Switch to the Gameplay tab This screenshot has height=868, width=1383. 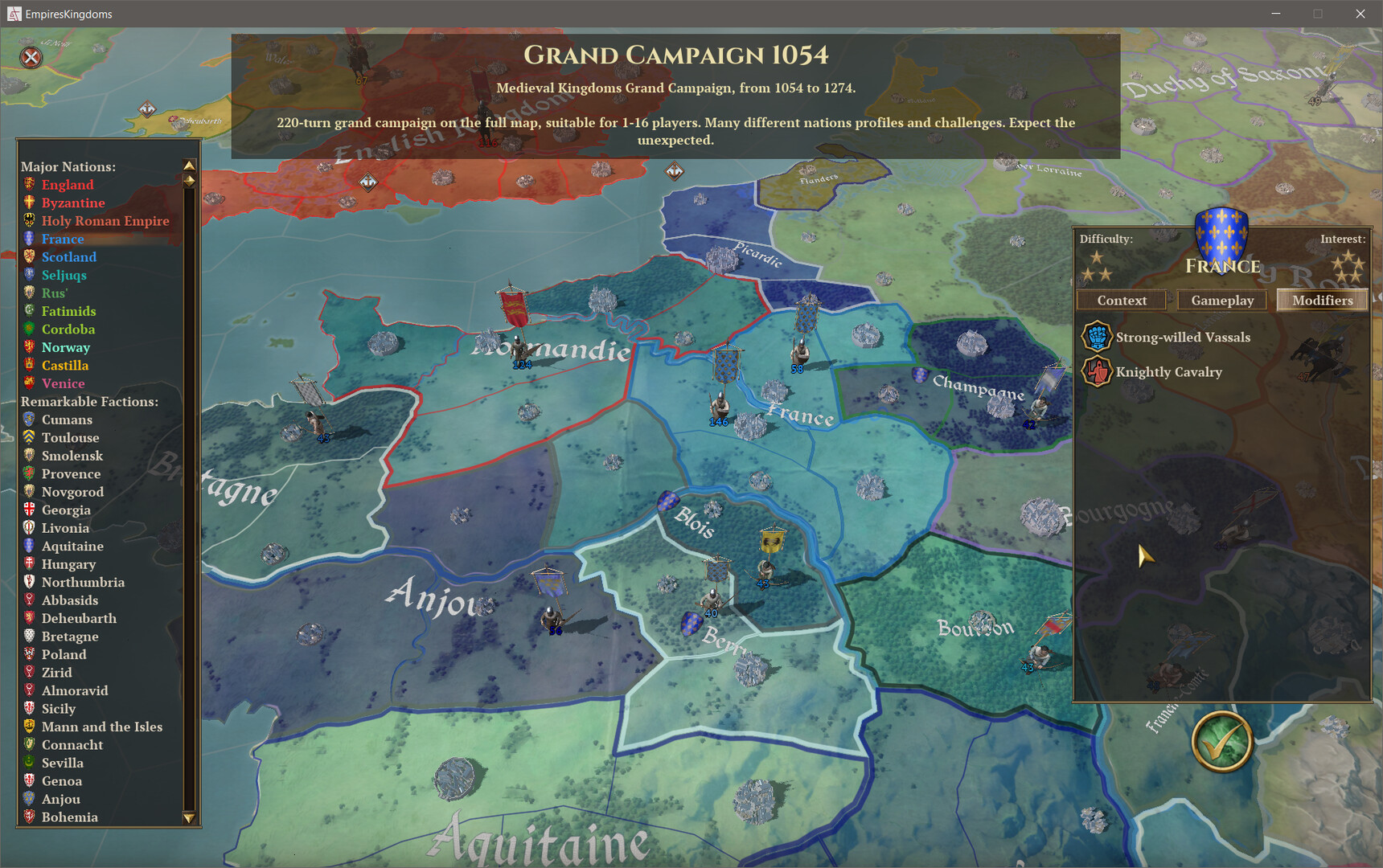(x=1221, y=300)
